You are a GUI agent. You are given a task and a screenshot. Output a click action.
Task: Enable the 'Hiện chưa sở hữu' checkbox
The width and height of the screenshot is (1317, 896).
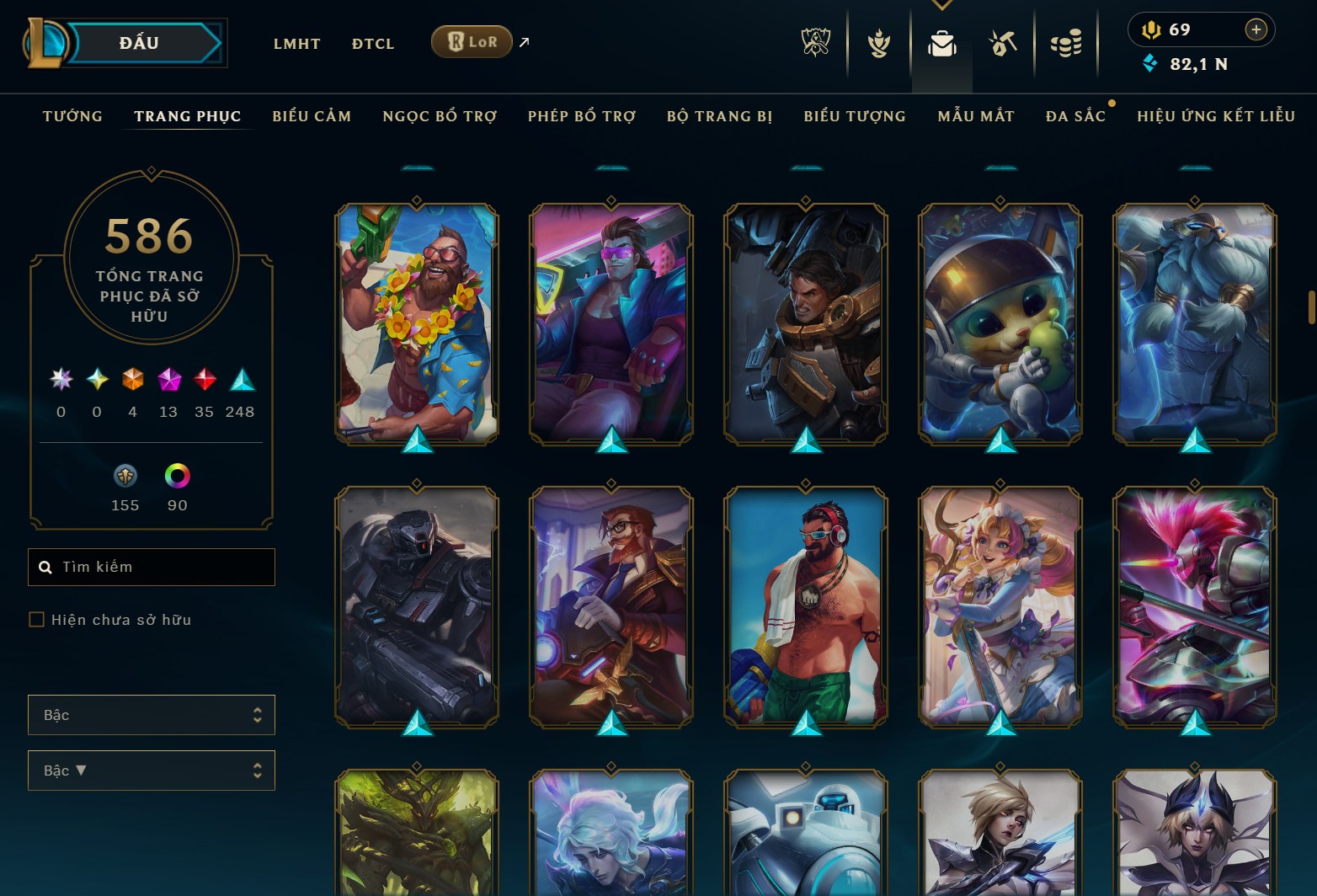(37, 619)
